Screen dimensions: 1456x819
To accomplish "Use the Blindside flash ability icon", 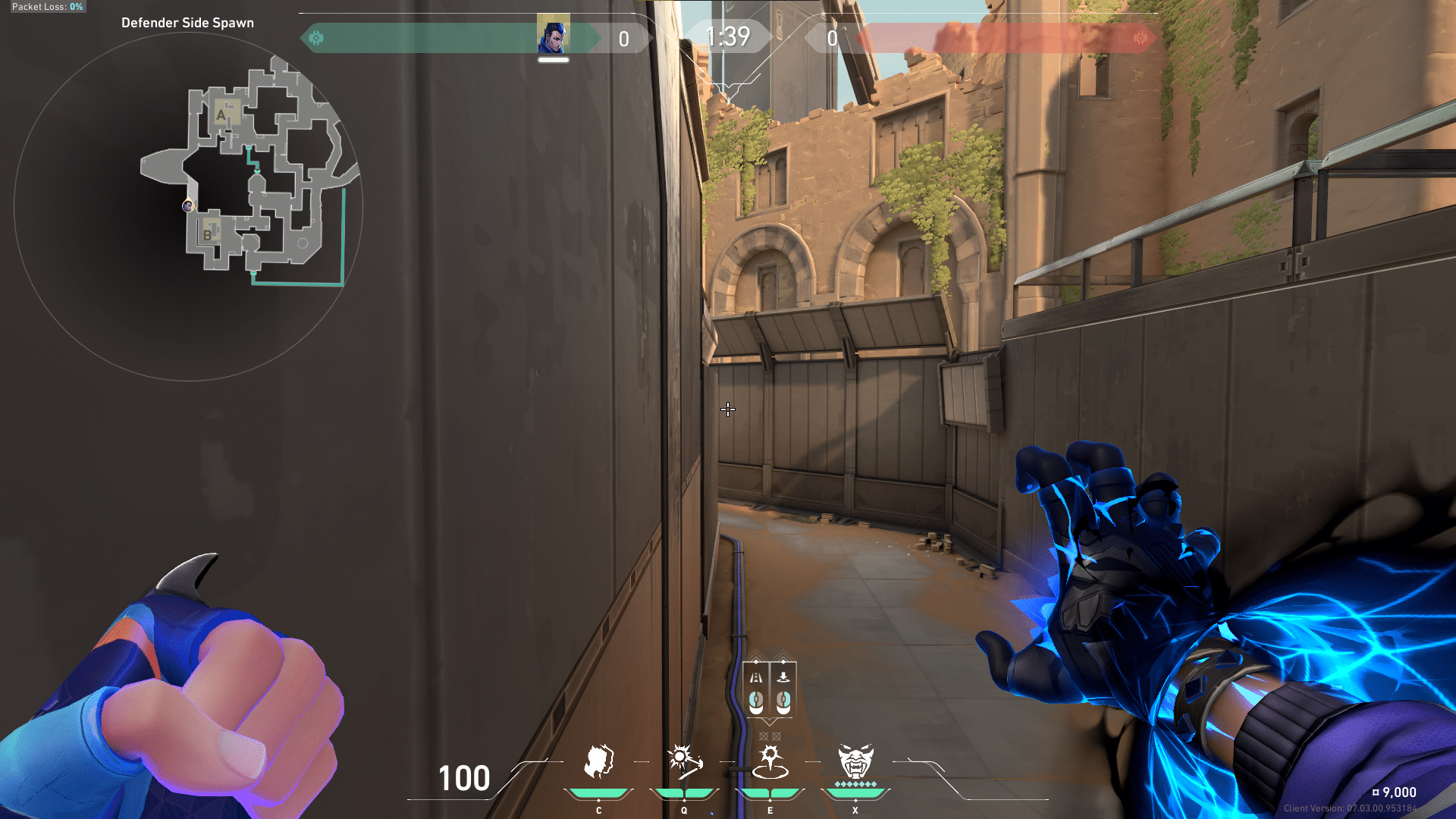I will (x=684, y=762).
